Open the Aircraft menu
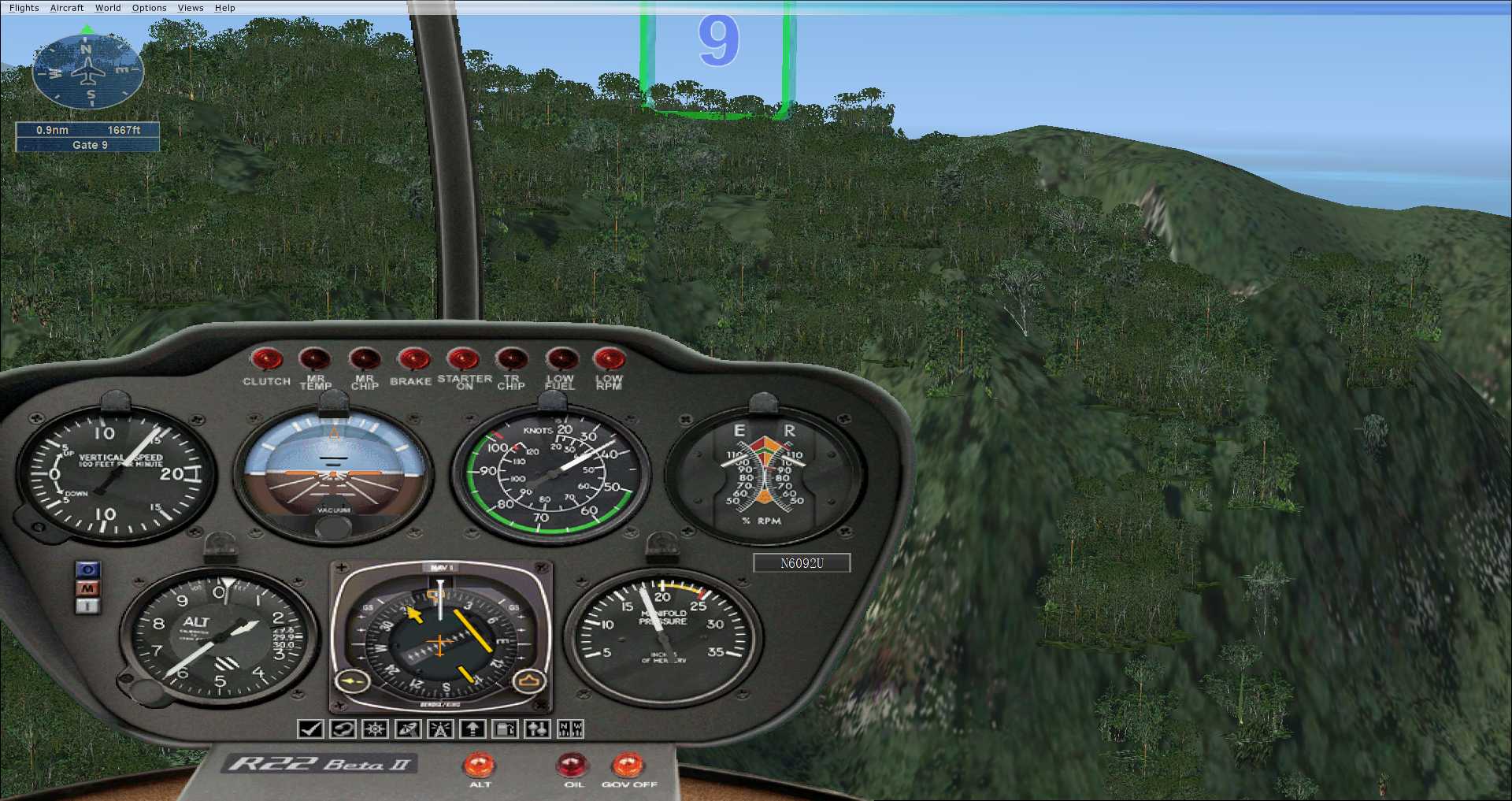 point(67,8)
